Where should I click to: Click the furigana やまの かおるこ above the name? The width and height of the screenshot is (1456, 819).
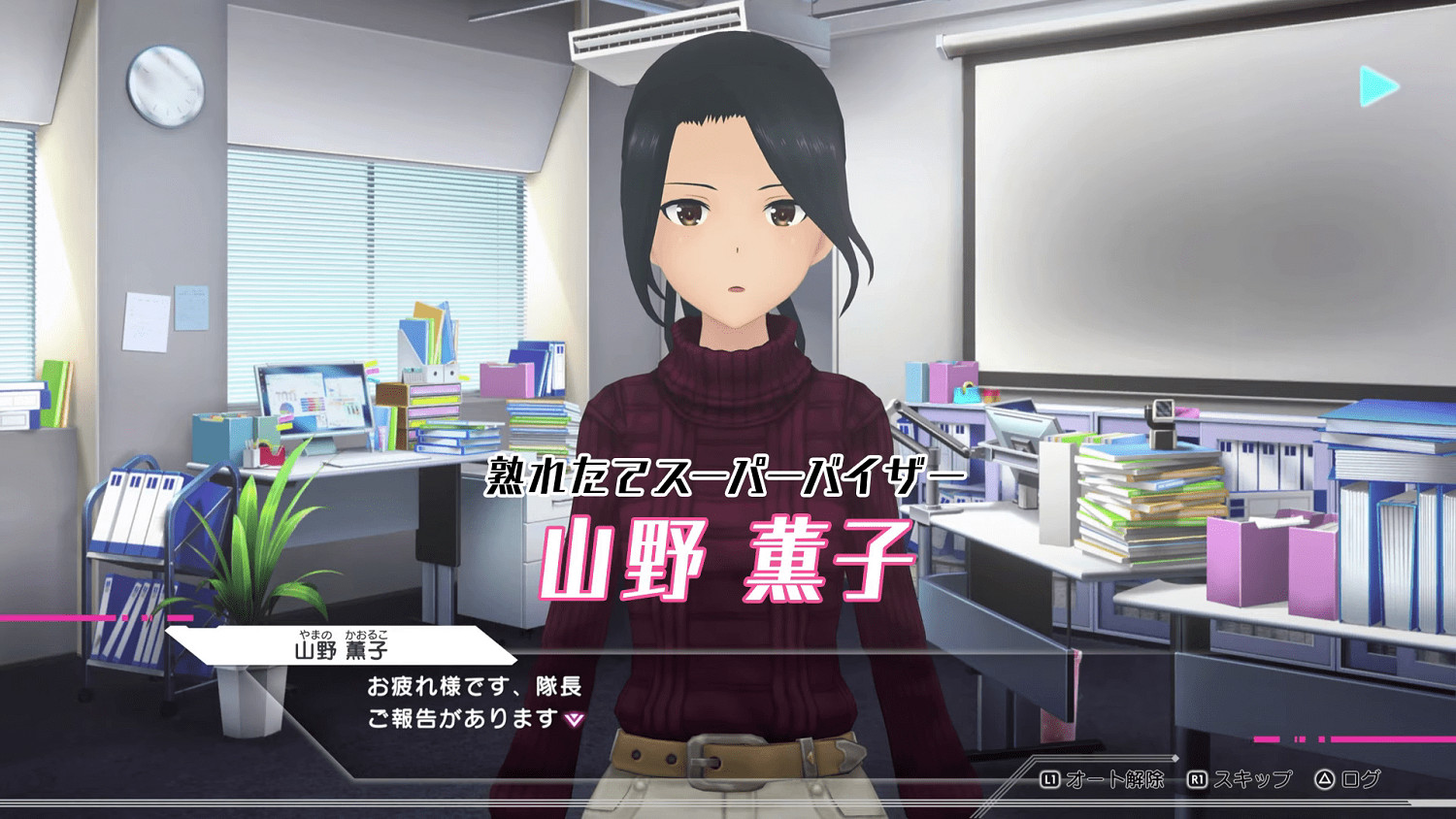pos(343,634)
